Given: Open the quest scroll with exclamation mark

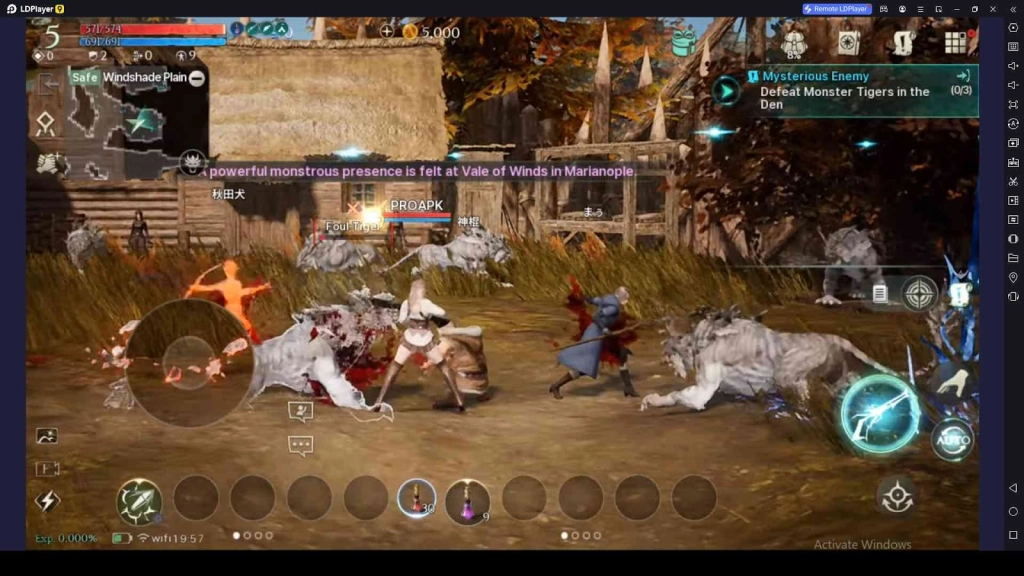Looking at the screenshot, I should 903,42.
